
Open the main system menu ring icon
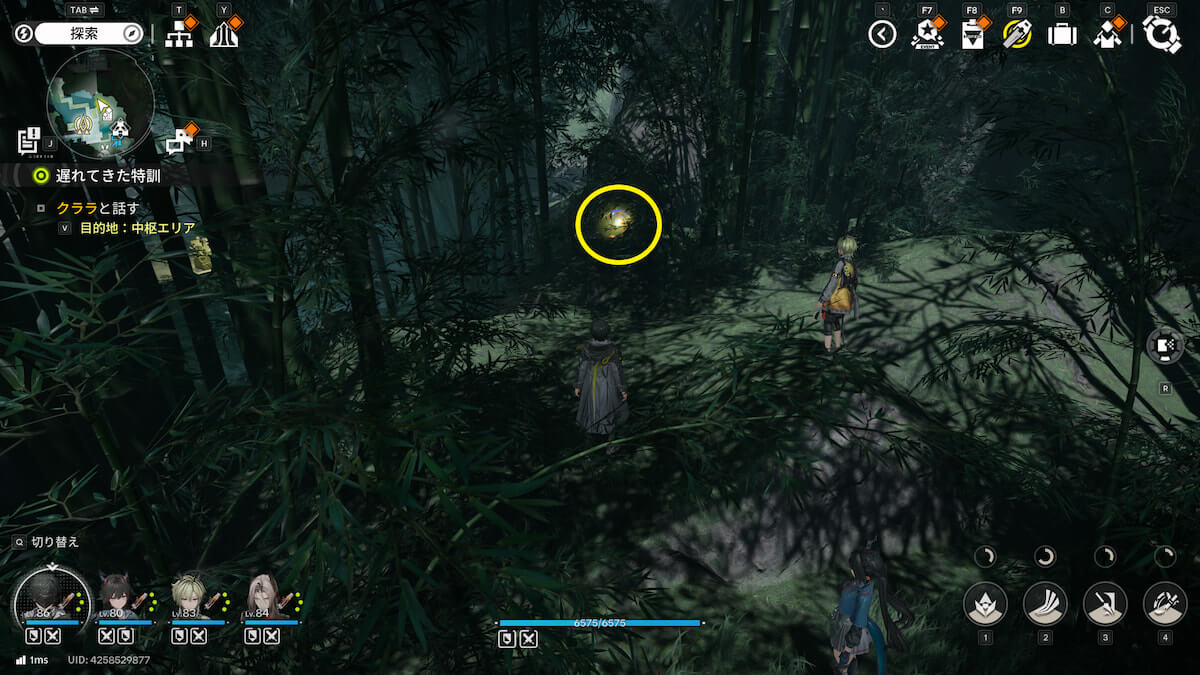click(1162, 34)
